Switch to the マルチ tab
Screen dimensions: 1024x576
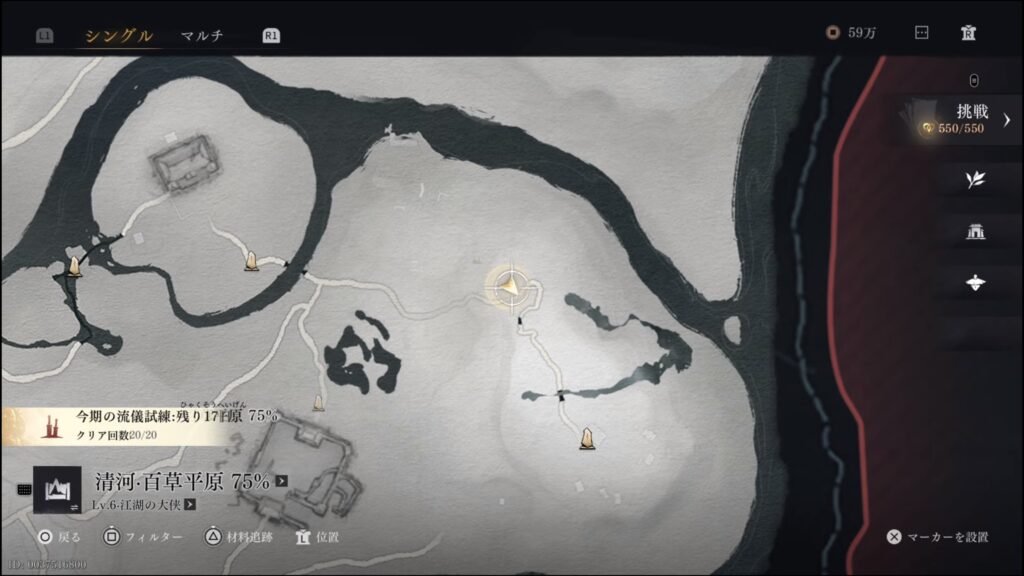coord(202,36)
